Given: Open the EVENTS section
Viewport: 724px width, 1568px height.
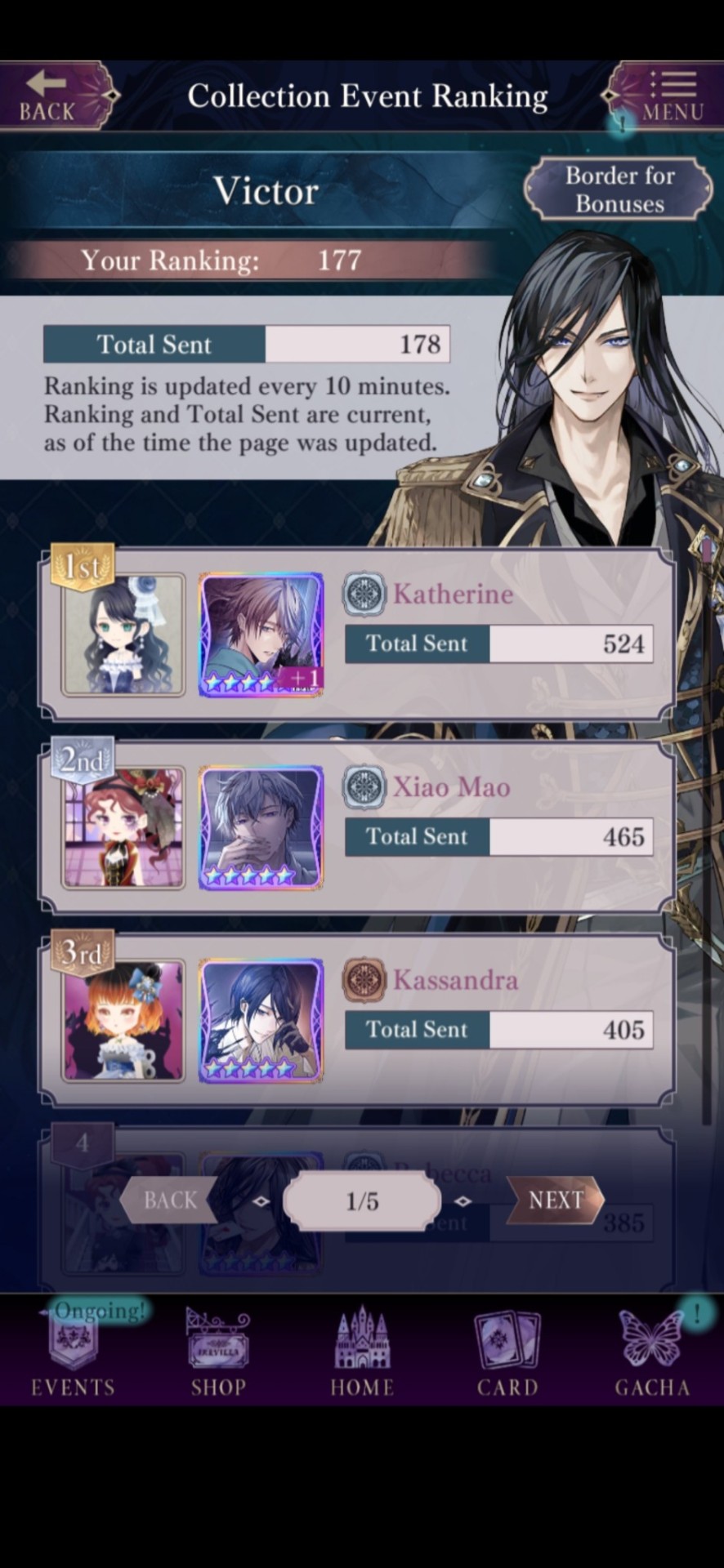Looking at the screenshot, I should click(73, 1352).
